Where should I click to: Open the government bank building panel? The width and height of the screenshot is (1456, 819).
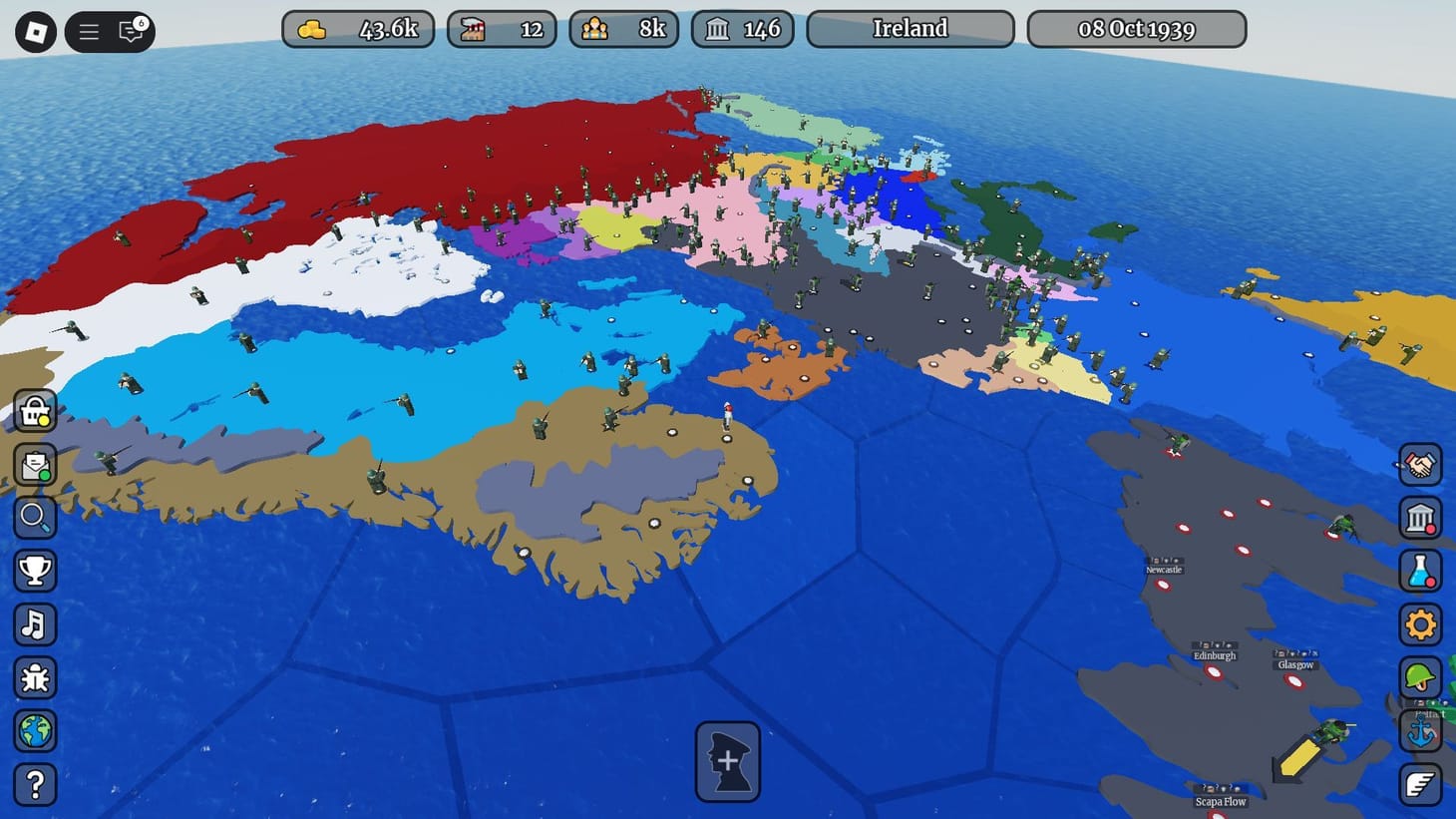(x=1421, y=519)
